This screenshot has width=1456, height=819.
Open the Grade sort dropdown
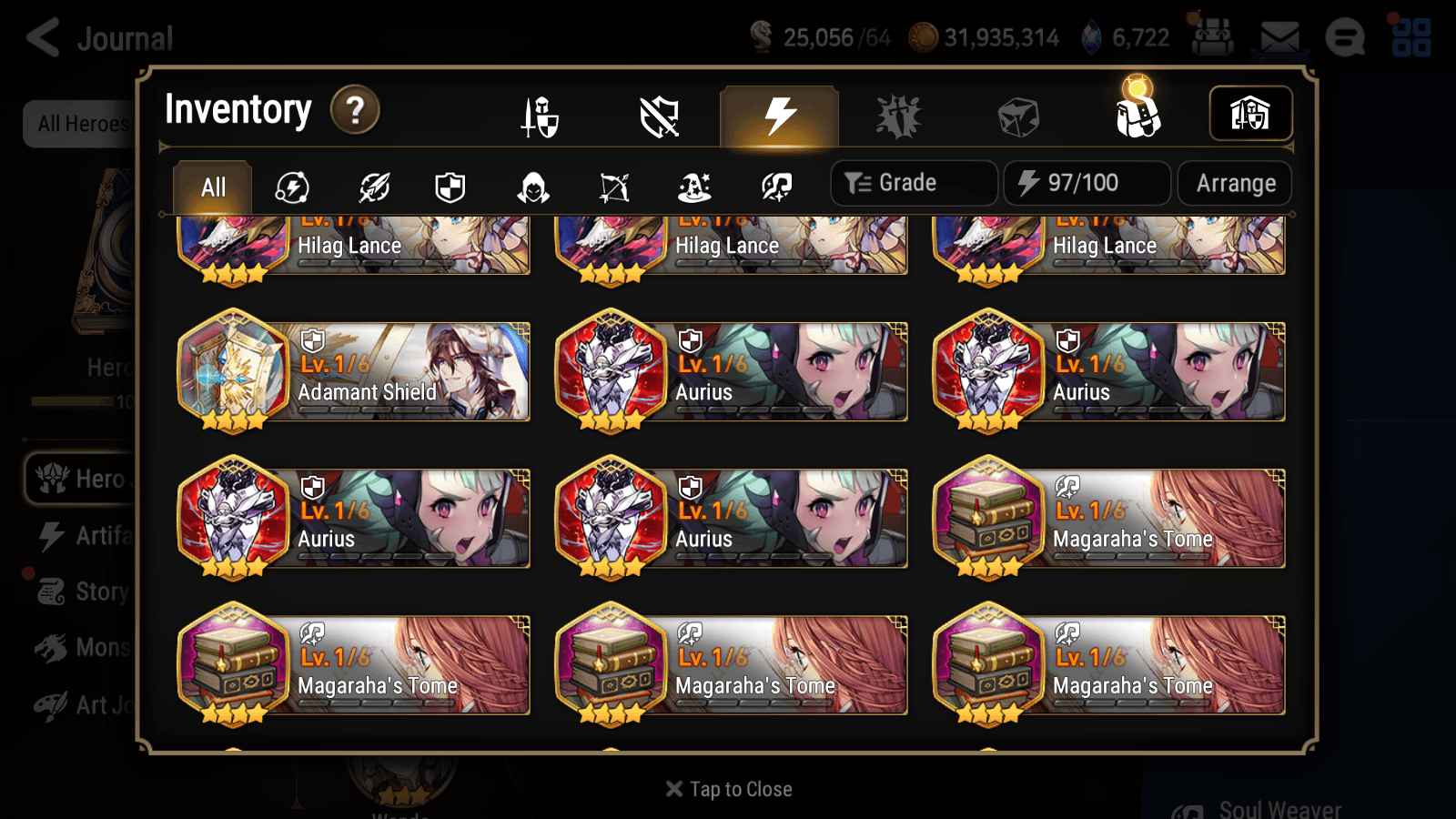pyautogui.click(x=913, y=183)
